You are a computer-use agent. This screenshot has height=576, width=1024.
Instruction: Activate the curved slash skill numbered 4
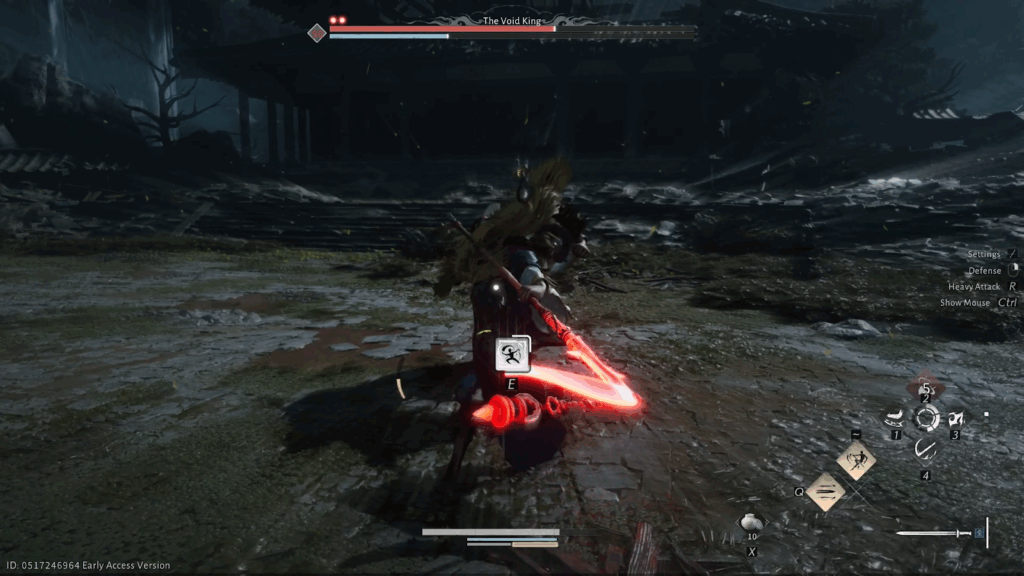[x=926, y=450]
